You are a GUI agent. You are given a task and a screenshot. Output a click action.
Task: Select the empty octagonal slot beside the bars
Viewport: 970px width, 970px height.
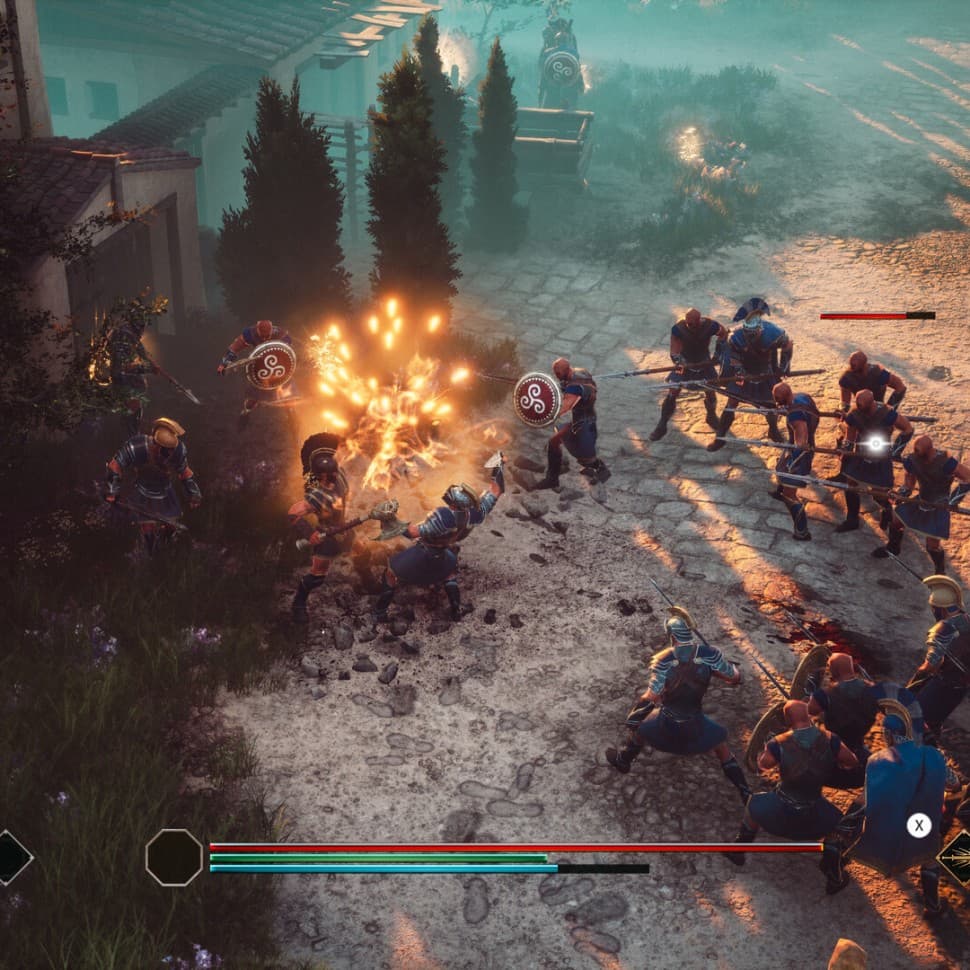[x=174, y=857]
